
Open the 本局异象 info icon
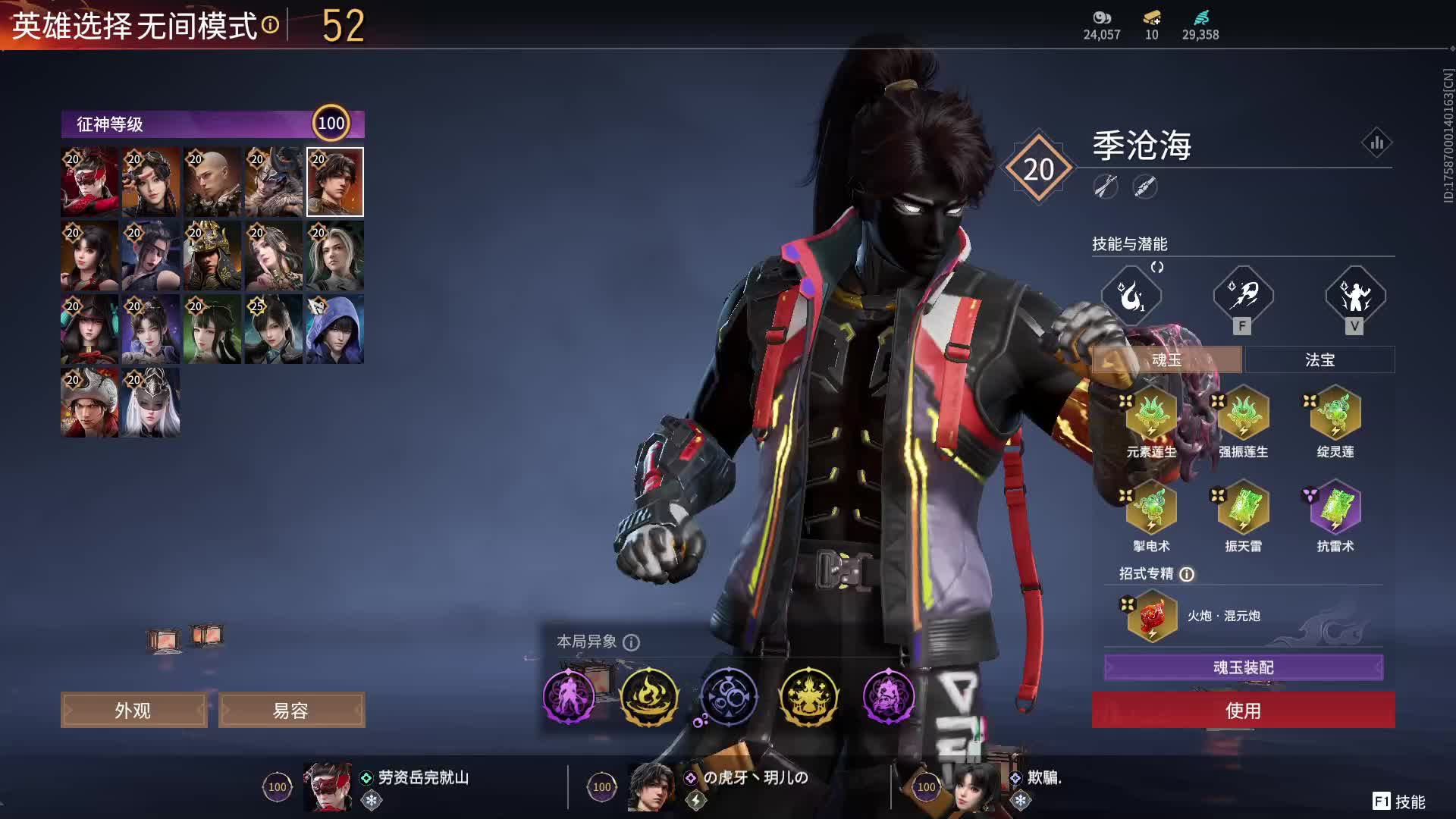pyautogui.click(x=631, y=642)
